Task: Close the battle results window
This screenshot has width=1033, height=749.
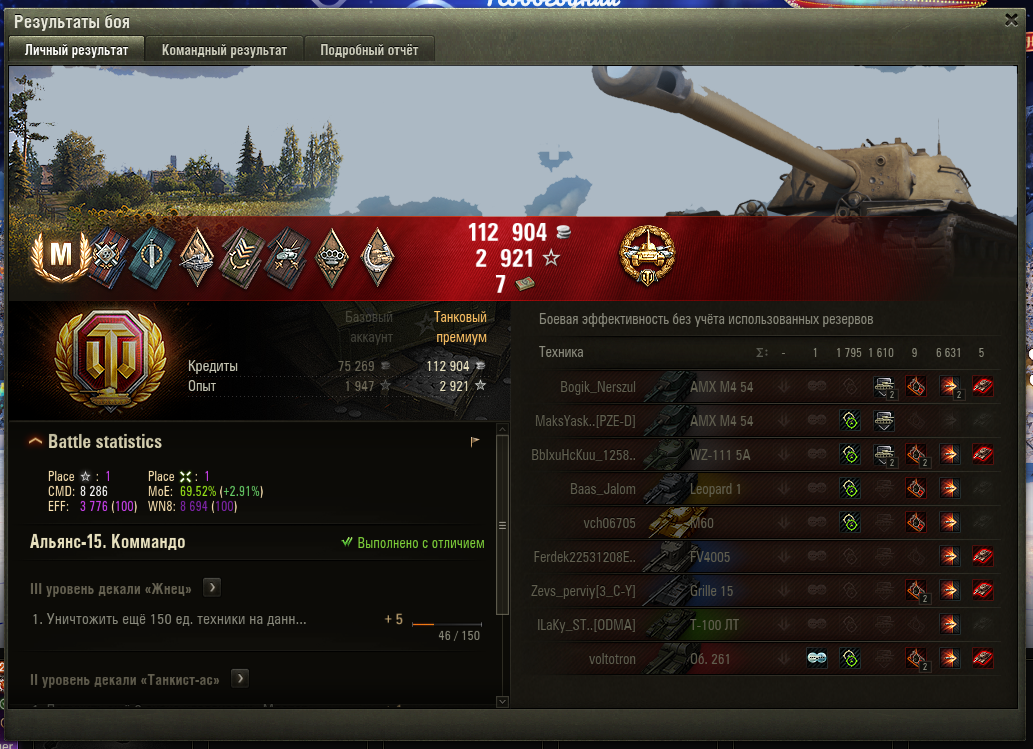Action: (1011, 19)
